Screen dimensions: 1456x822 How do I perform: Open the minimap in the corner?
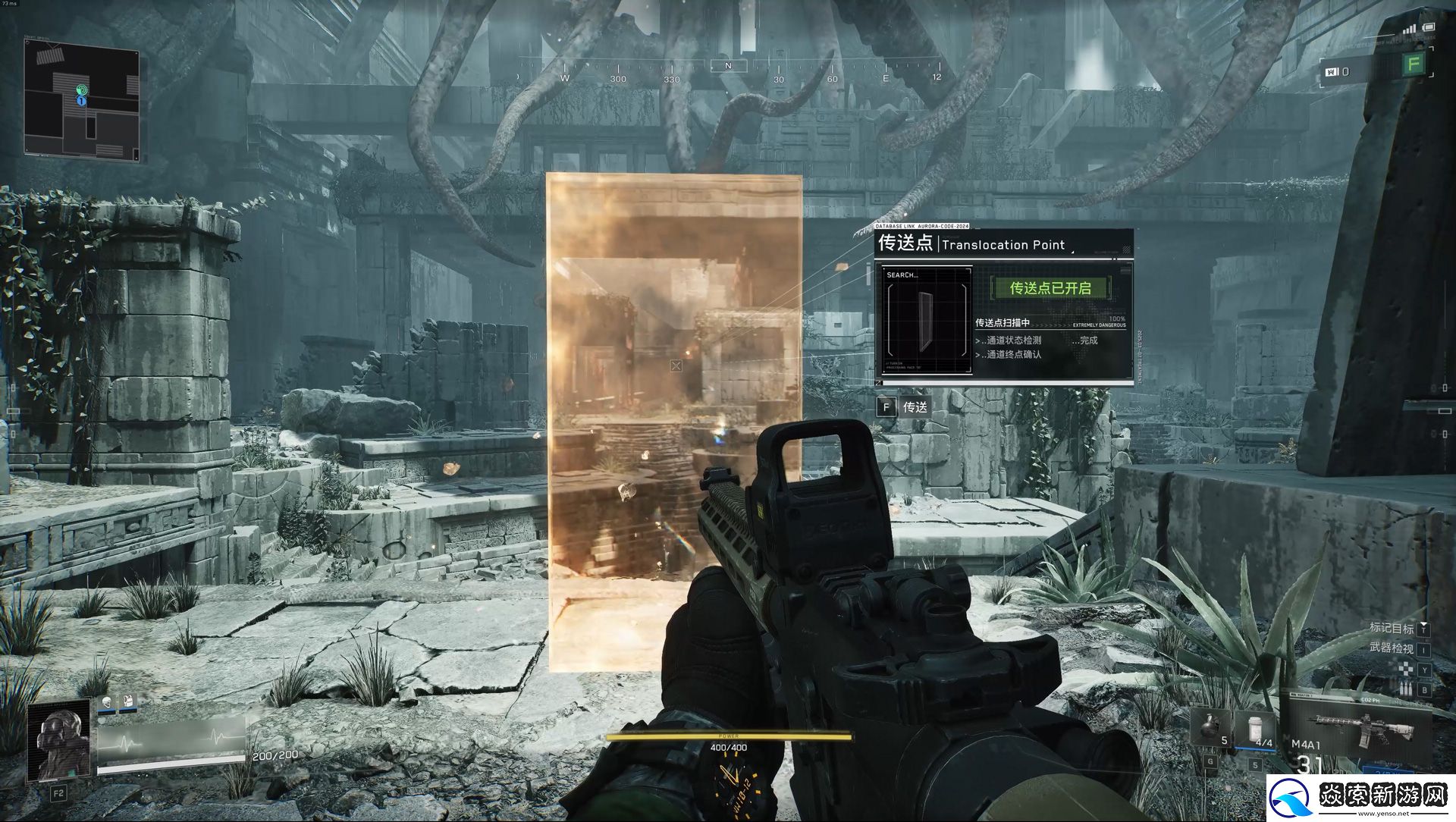[x=82, y=100]
